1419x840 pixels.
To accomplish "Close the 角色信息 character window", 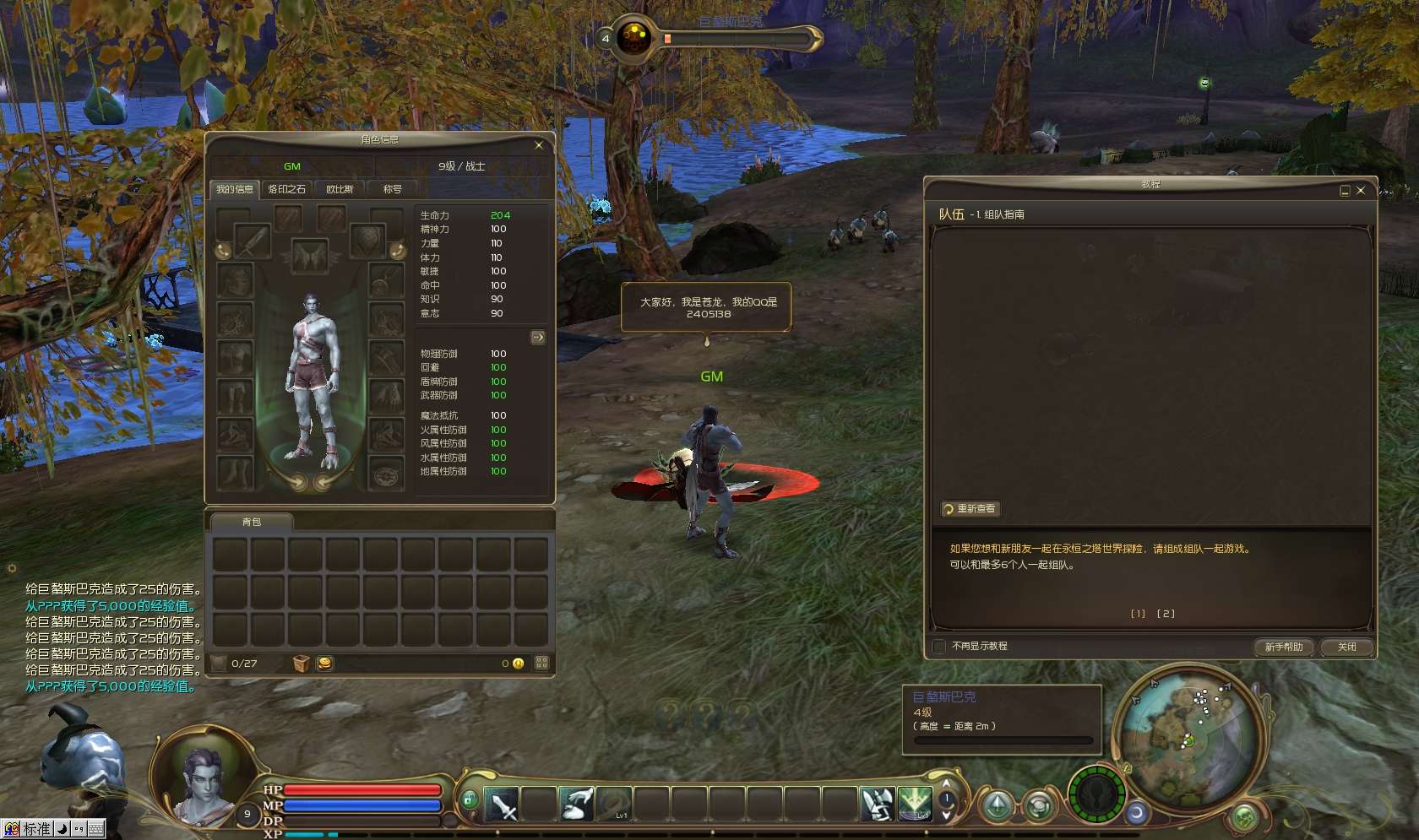I will [x=539, y=145].
